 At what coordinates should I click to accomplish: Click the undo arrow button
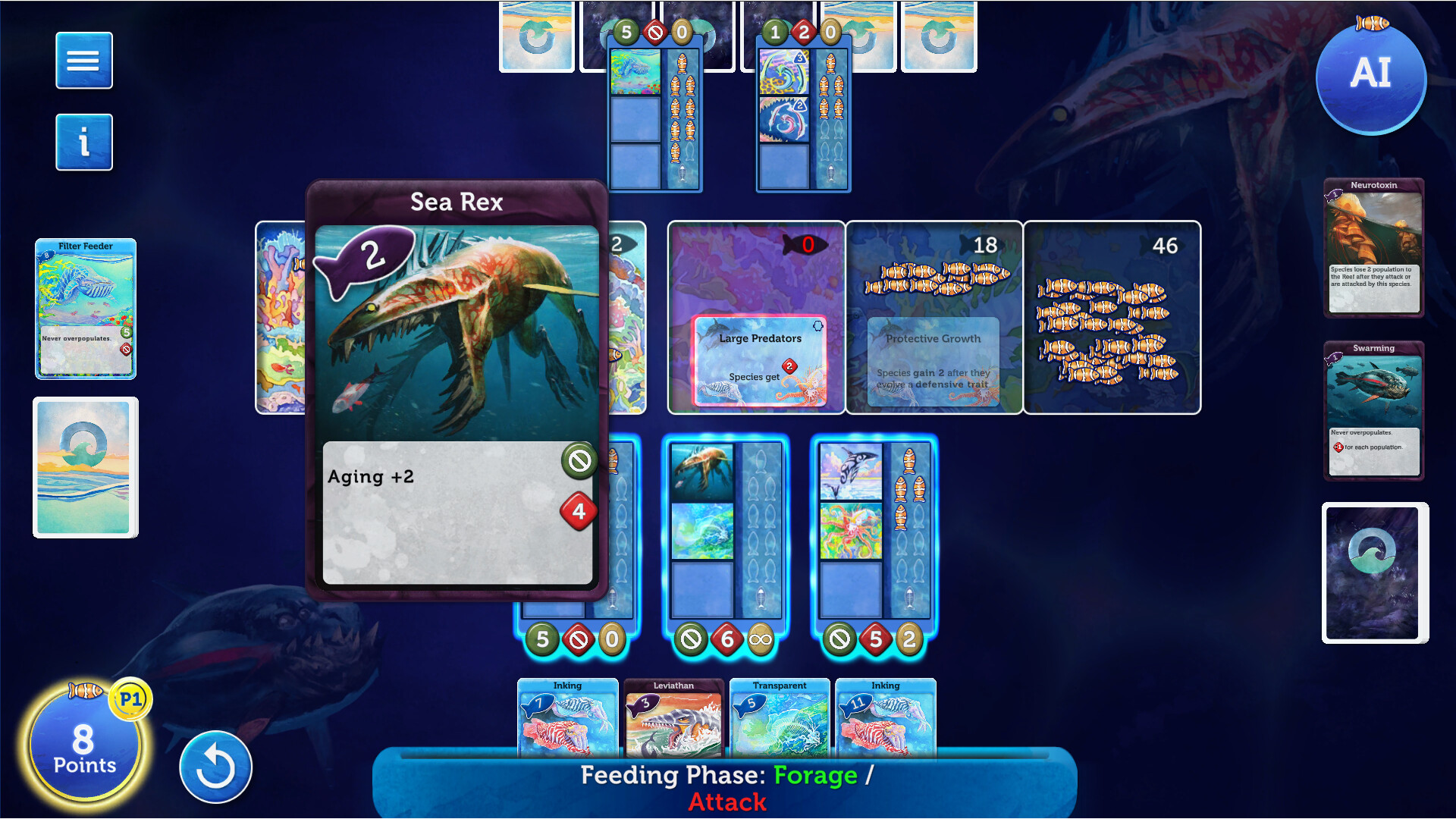[x=215, y=767]
